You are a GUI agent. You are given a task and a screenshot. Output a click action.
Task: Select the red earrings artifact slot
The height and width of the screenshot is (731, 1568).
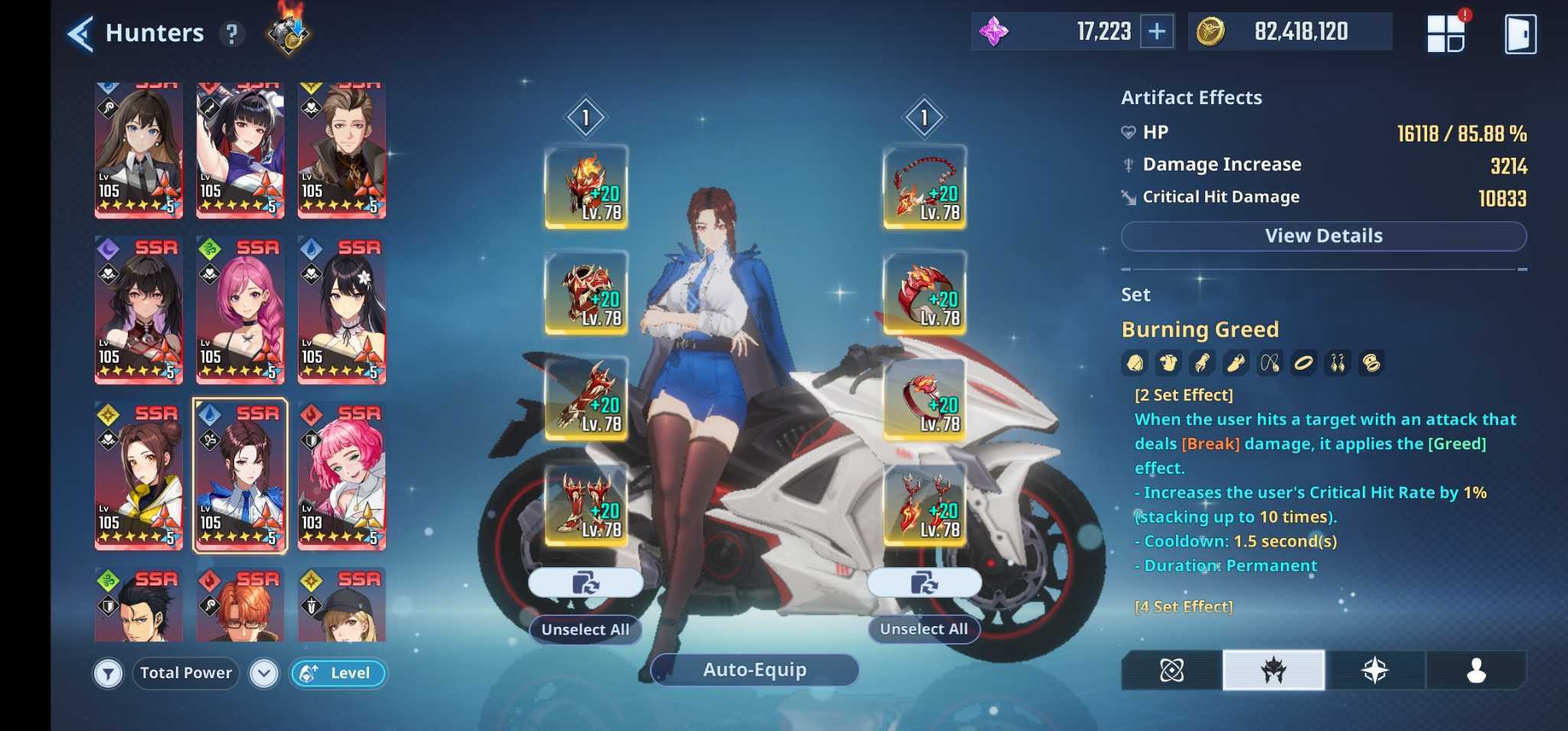click(924, 504)
